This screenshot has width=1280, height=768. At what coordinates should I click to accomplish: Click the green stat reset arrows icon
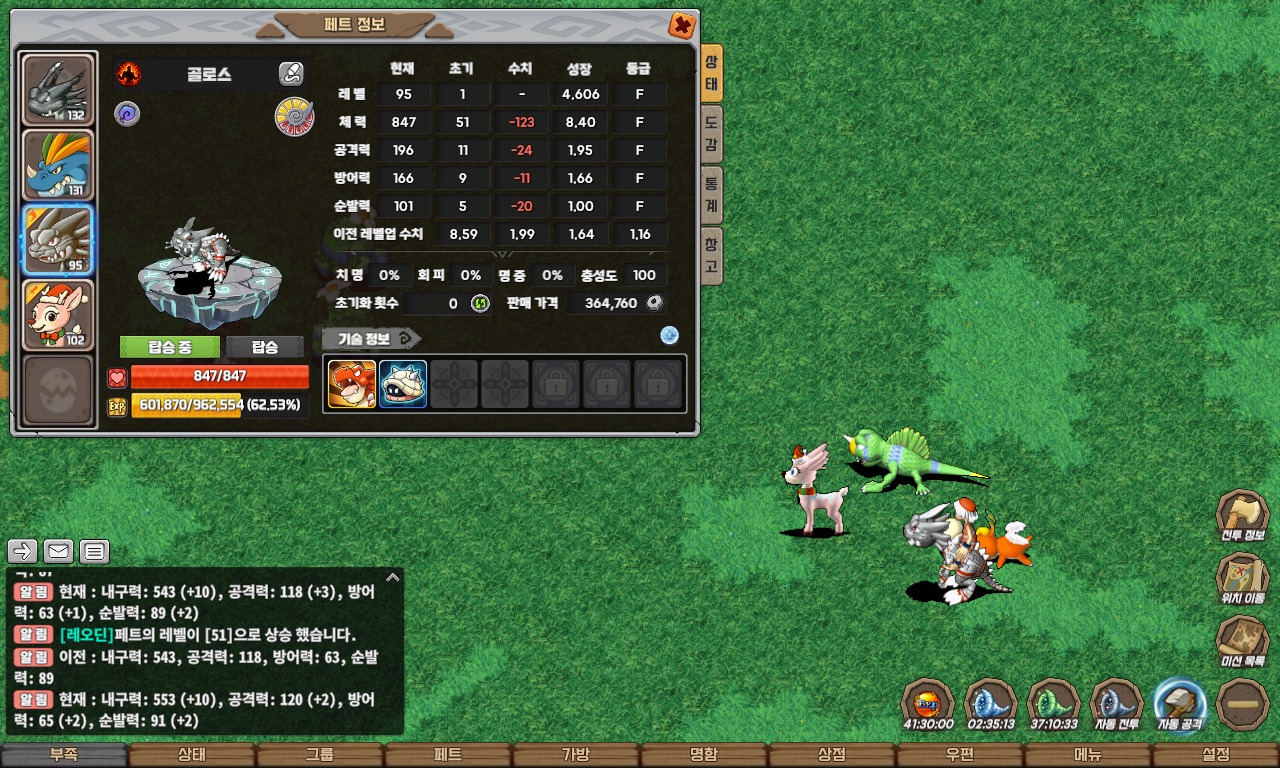pos(480,303)
